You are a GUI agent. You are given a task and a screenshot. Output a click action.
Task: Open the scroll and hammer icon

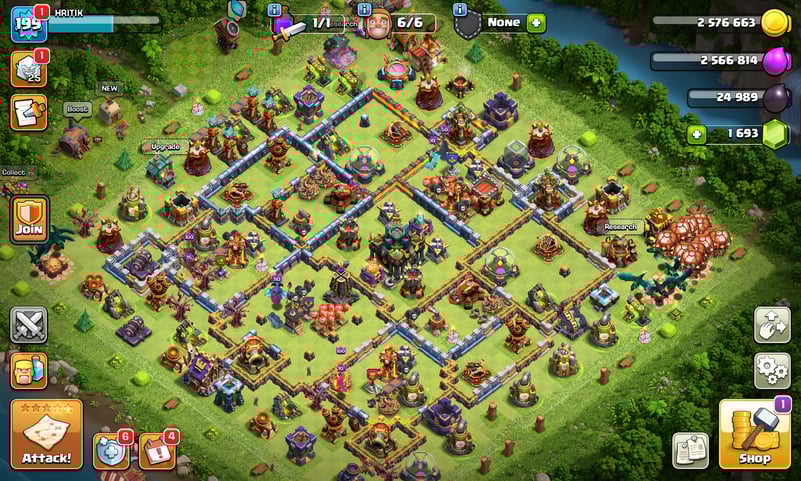click(27, 111)
